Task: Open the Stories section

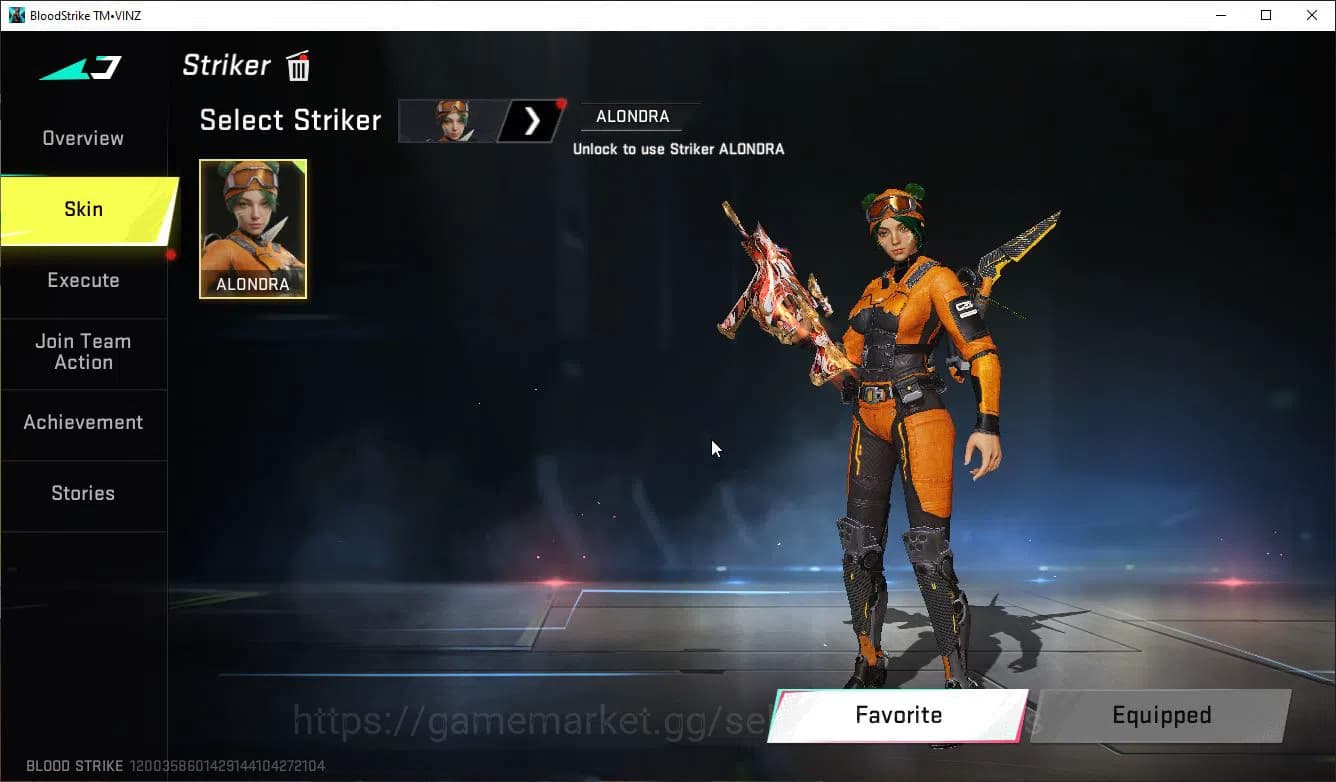Action: click(x=83, y=493)
